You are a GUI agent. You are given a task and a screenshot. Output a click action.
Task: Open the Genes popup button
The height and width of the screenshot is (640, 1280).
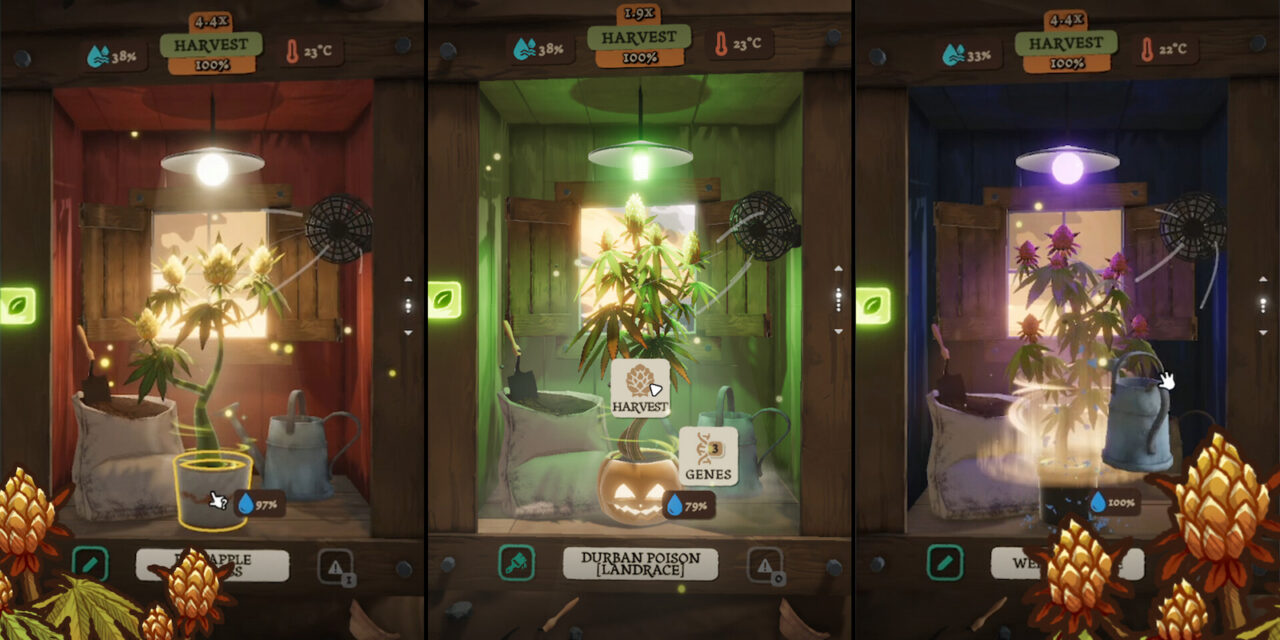pos(708,456)
